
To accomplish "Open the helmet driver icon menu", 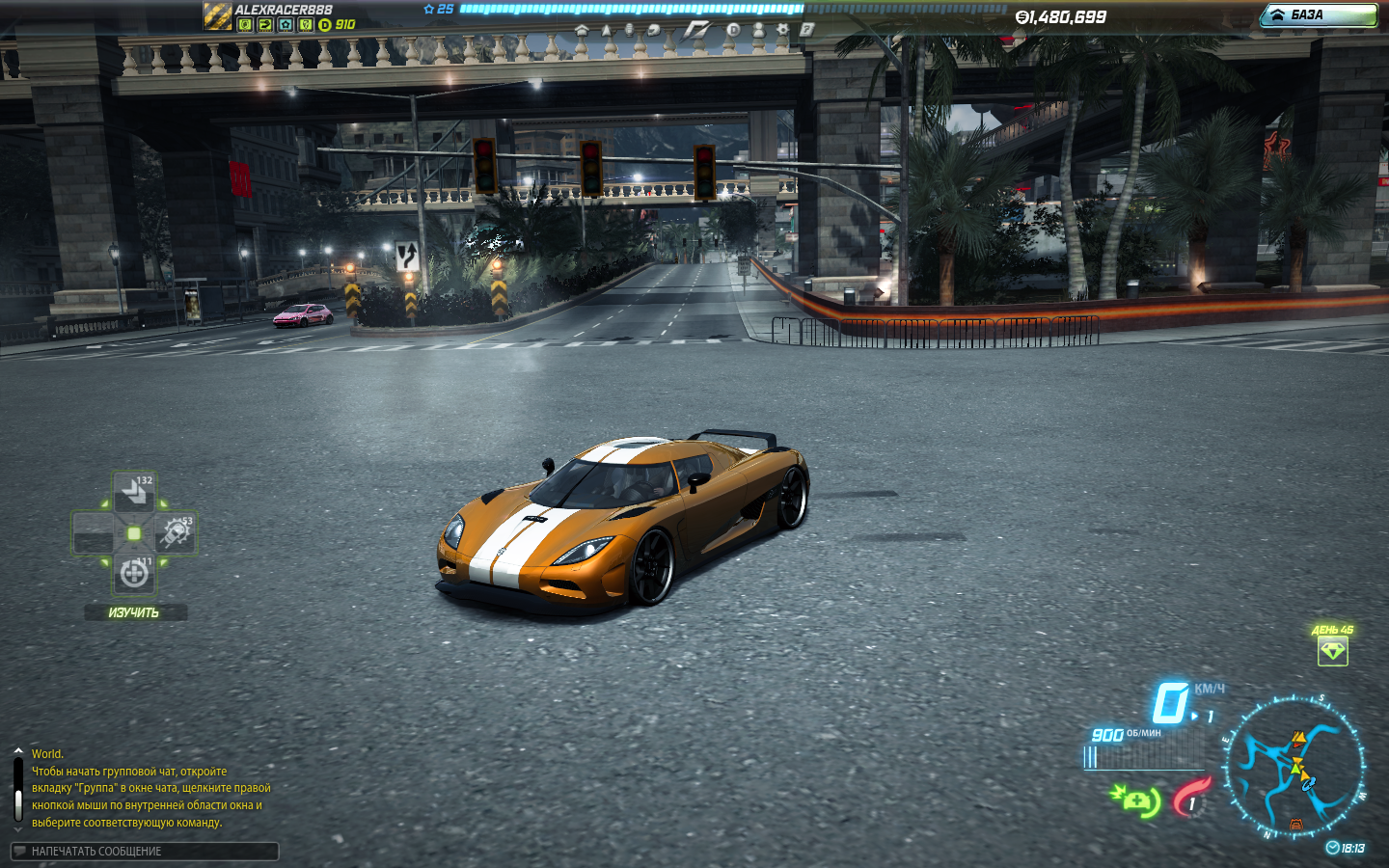I will click(x=654, y=30).
